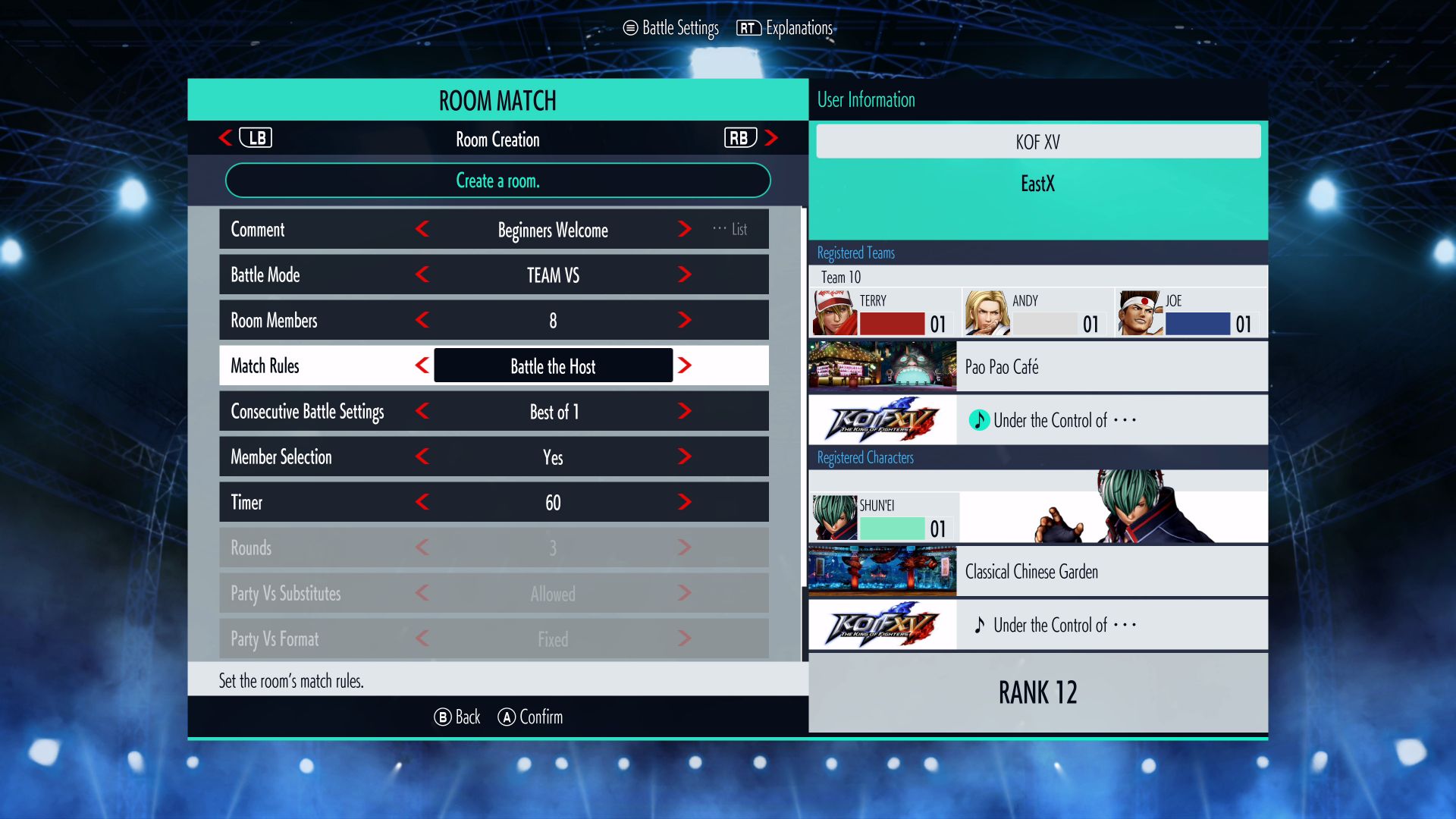Click right arrow on Battle Mode

coord(684,275)
